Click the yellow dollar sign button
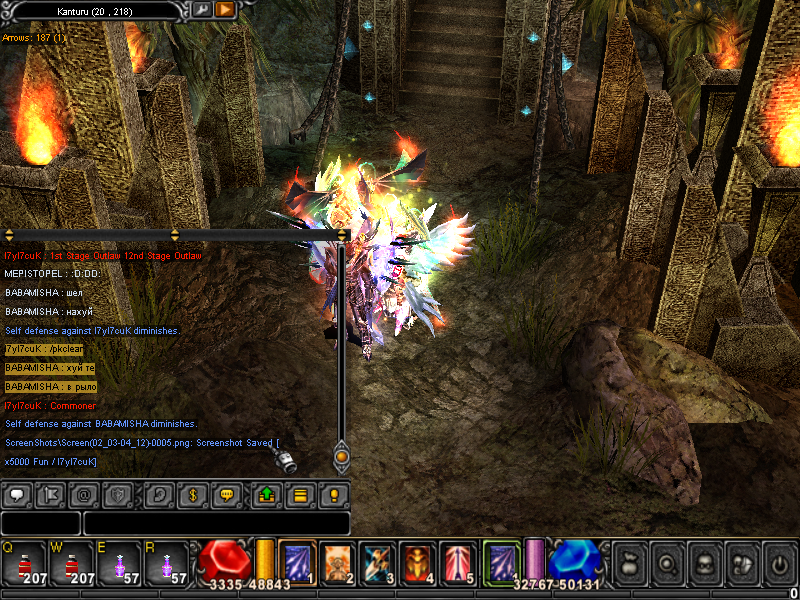This screenshot has height=600, width=800. pyautogui.click(x=193, y=494)
